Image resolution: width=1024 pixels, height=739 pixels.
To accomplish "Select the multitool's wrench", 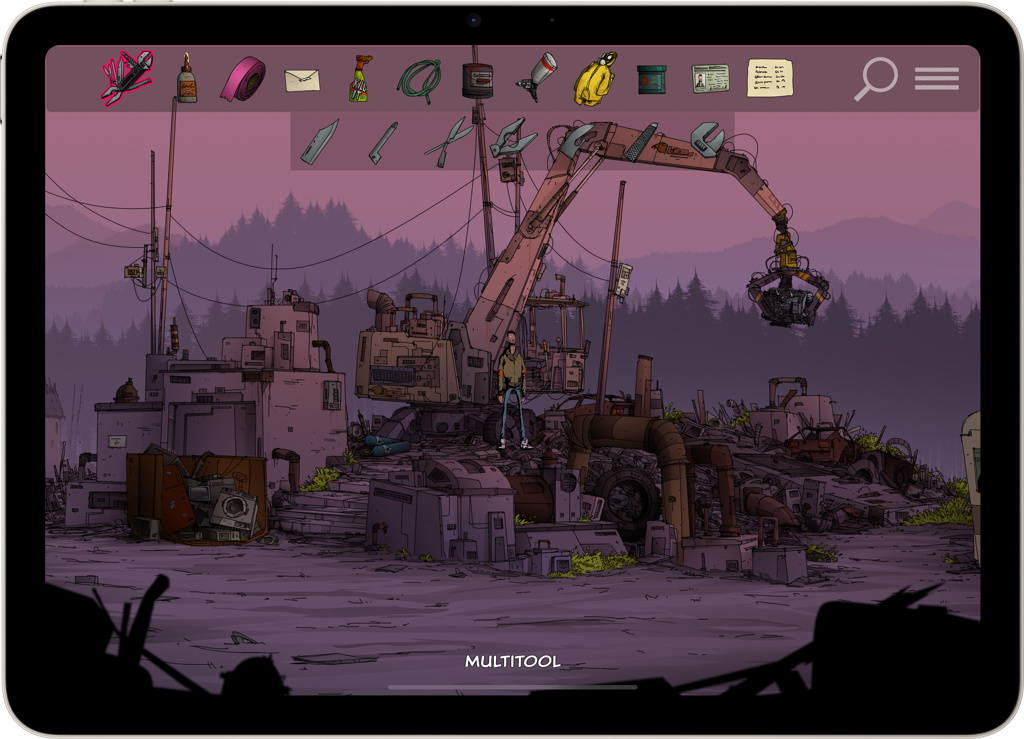I will click(707, 138).
